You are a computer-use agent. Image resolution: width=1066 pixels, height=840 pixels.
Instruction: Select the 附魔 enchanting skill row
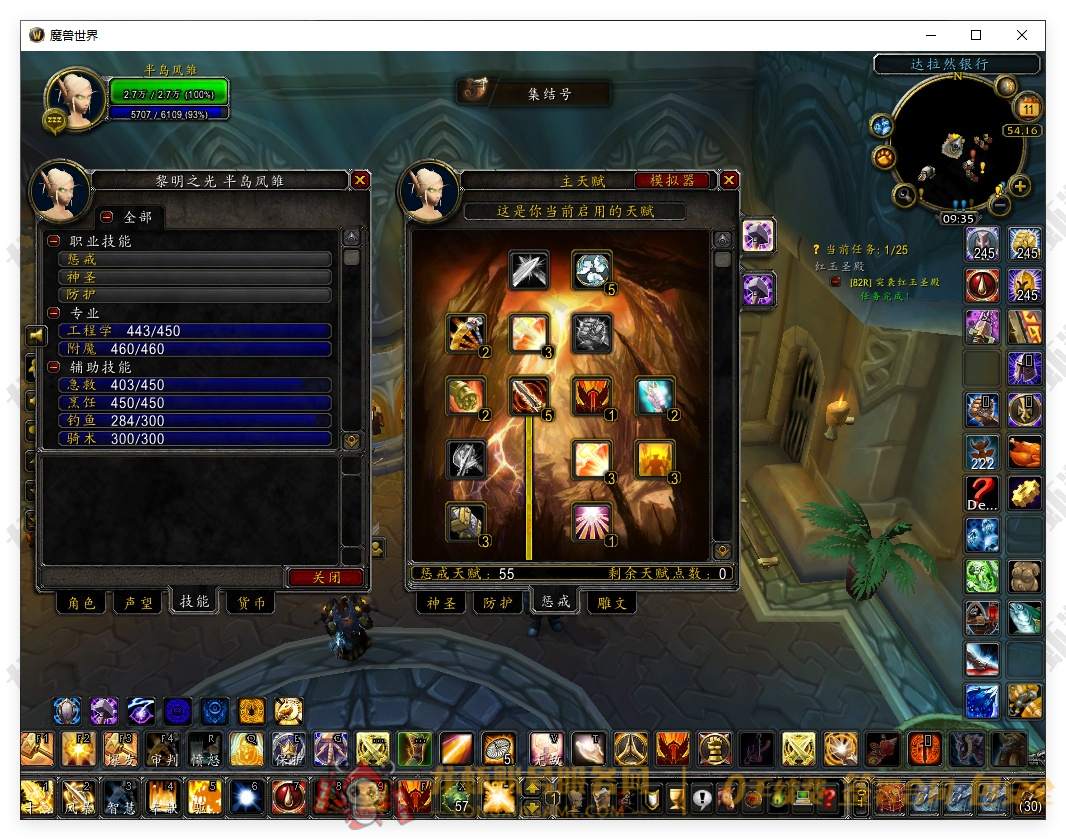[x=194, y=349]
